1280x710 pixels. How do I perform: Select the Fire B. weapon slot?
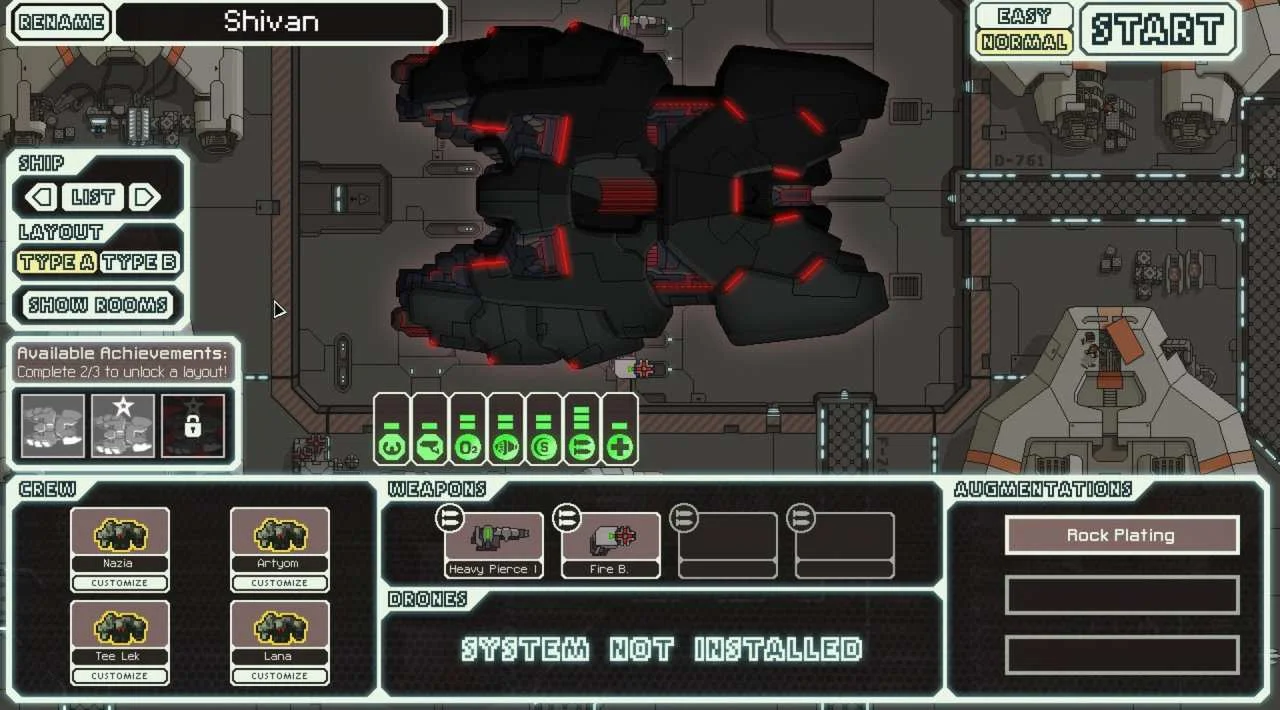point(610,545)
